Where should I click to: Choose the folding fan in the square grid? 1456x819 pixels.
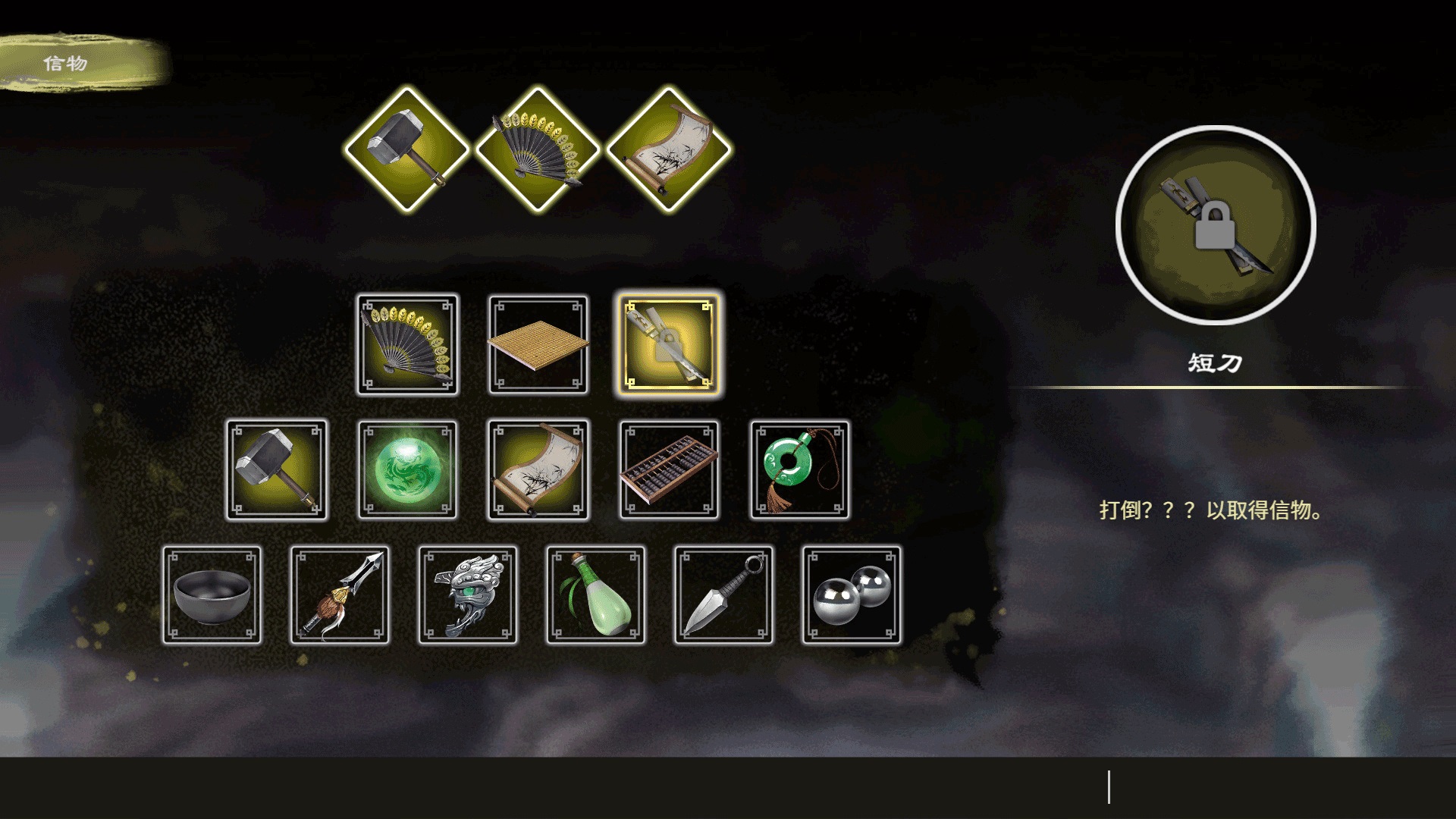click(x=407, y=345)
